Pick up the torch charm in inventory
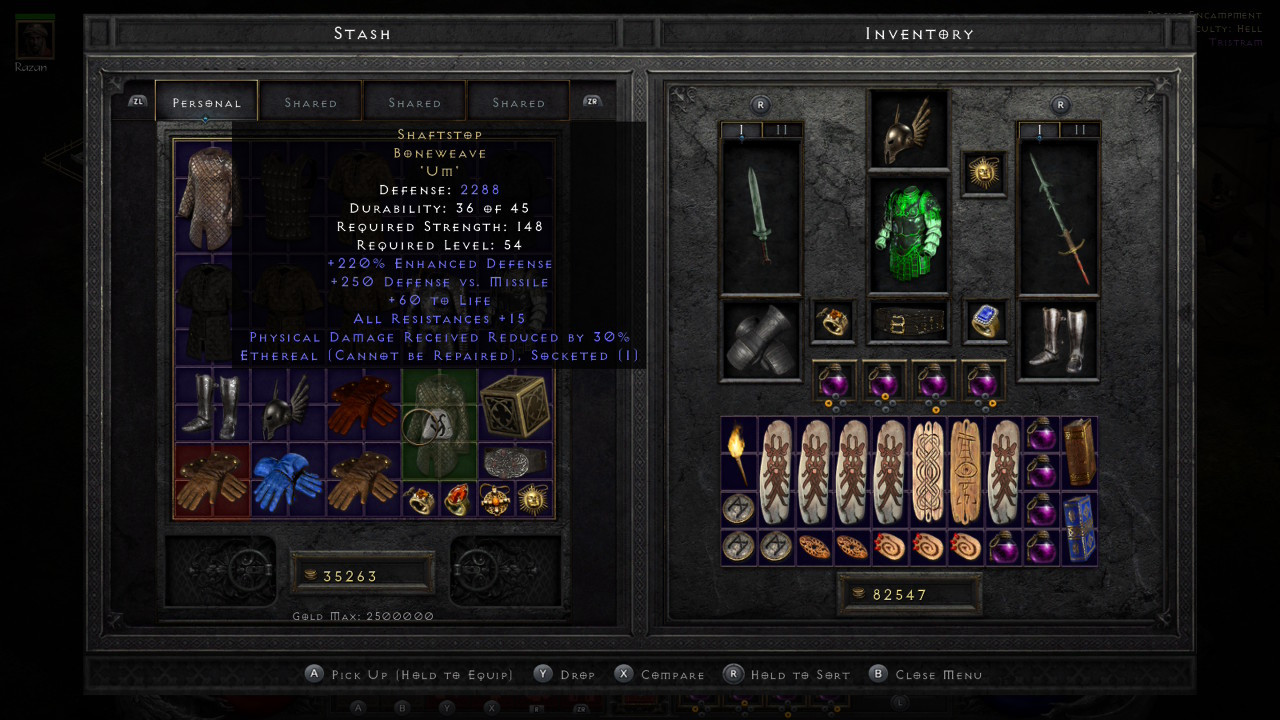Viewport: 1280px width, 720px height. tap(739, 452)
